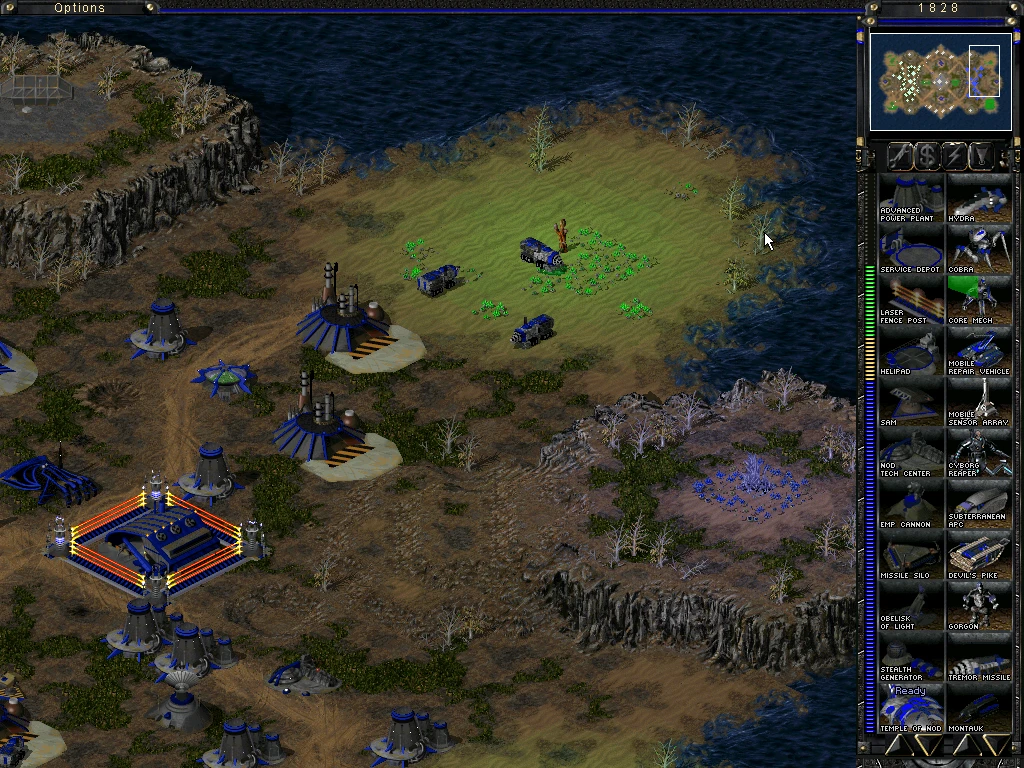The height and width of the screenshot is (768, 1024).
Task: Place the ready Temple of Nod
Action: tap(911, 708)
